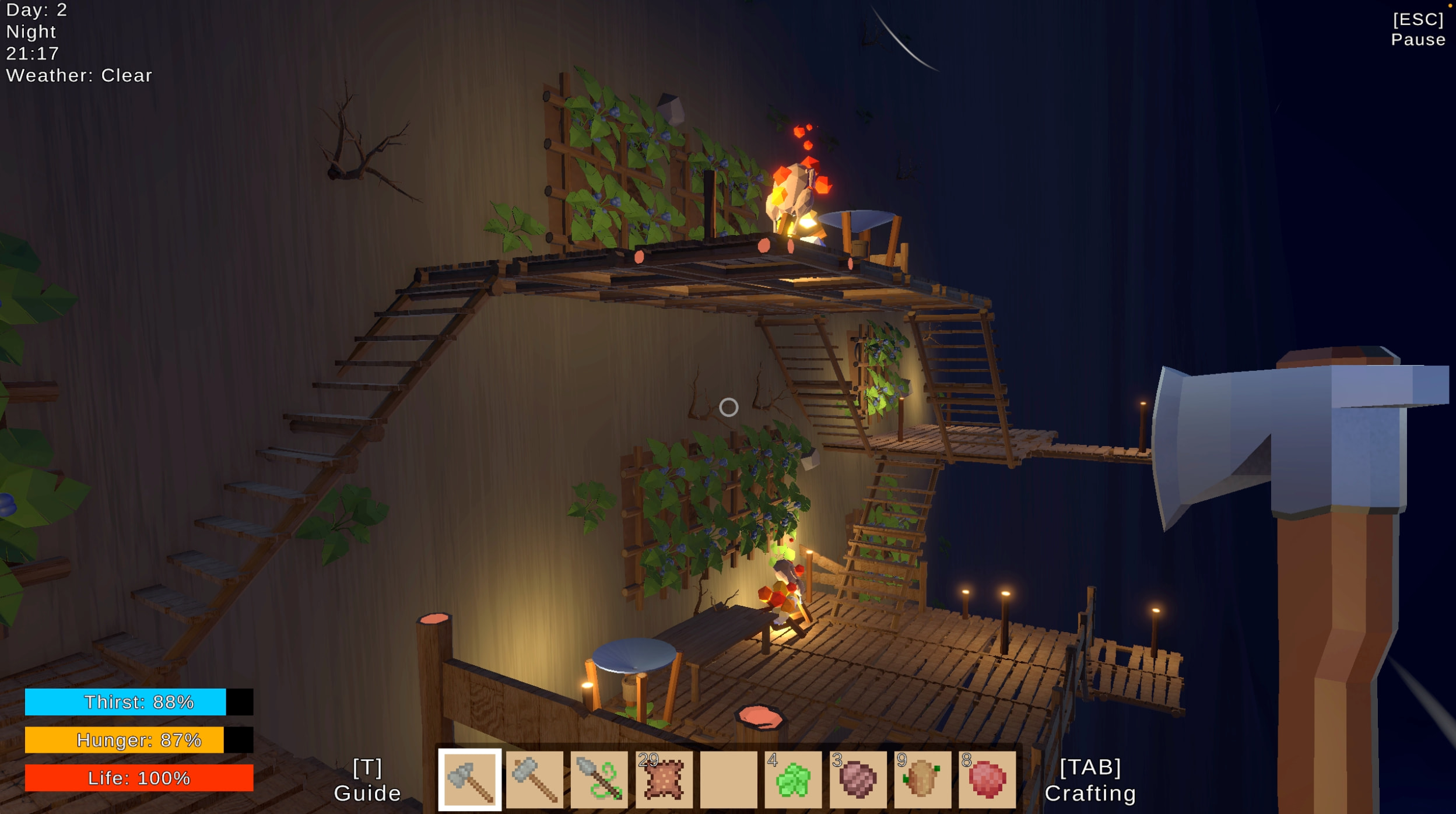The height and width of the screenshot is (814, 1456).
Task: Select the red meat stack of 8
Action: [987, 779]
